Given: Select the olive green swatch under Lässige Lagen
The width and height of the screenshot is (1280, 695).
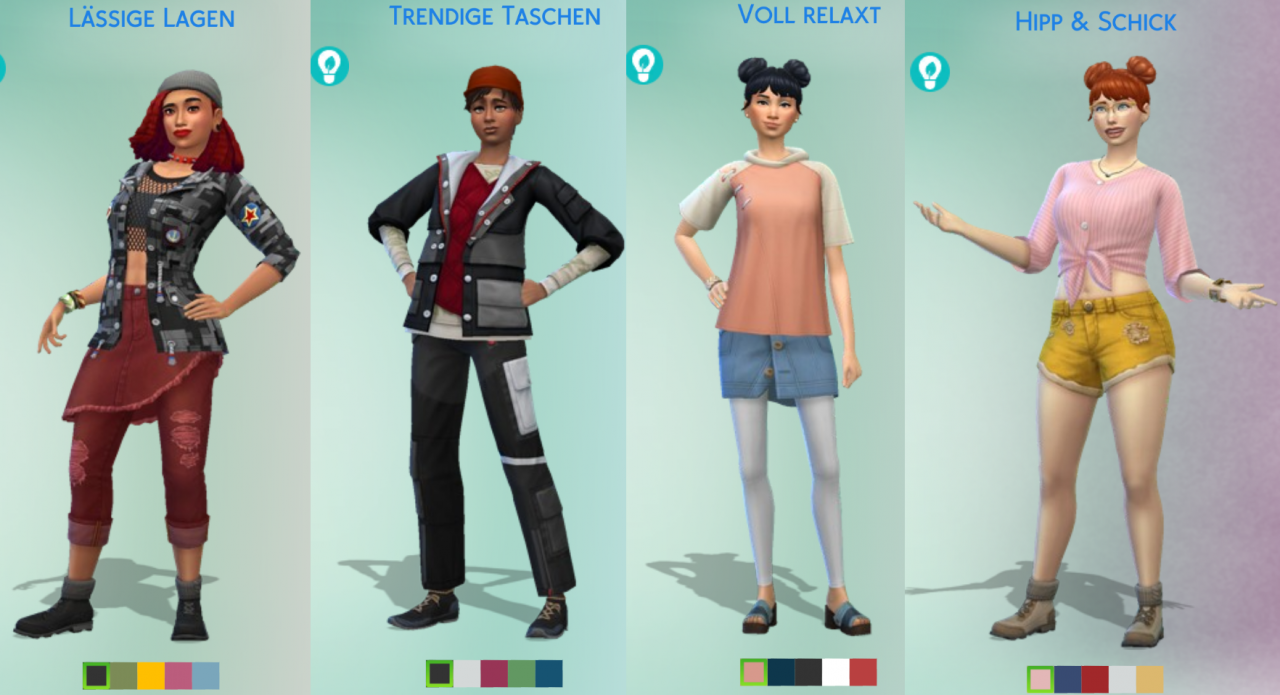Looking at the screenshot, I should [x=124, y=676].
